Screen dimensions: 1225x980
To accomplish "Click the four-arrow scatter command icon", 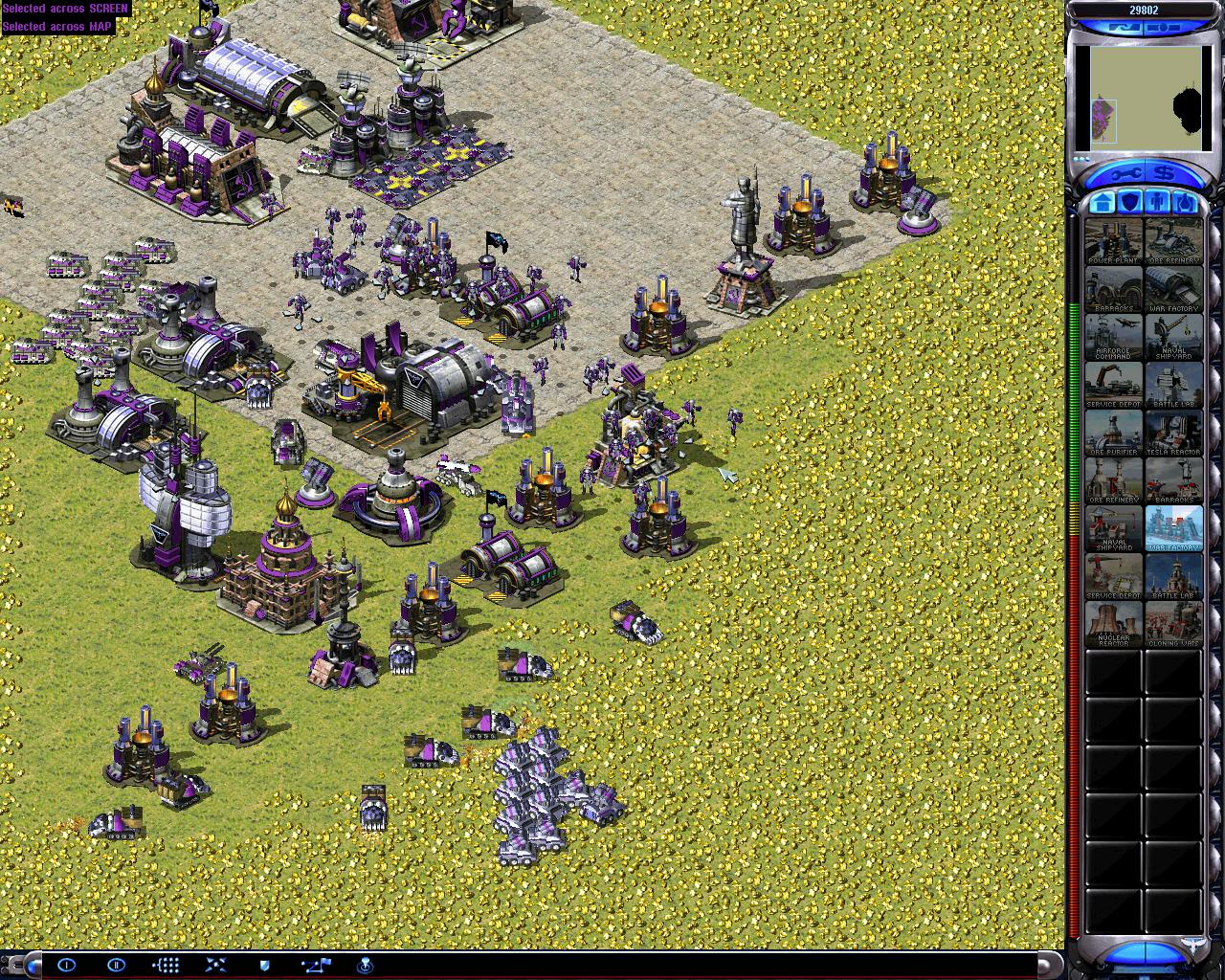I will [x=215, y=965].
